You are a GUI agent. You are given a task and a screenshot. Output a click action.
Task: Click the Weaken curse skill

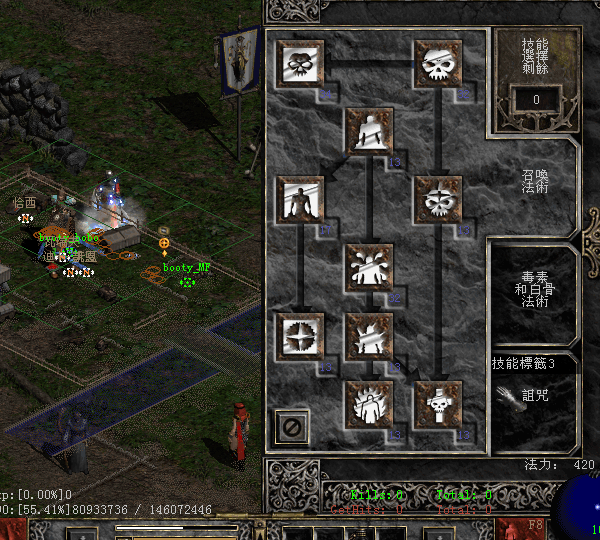[369, 132]
